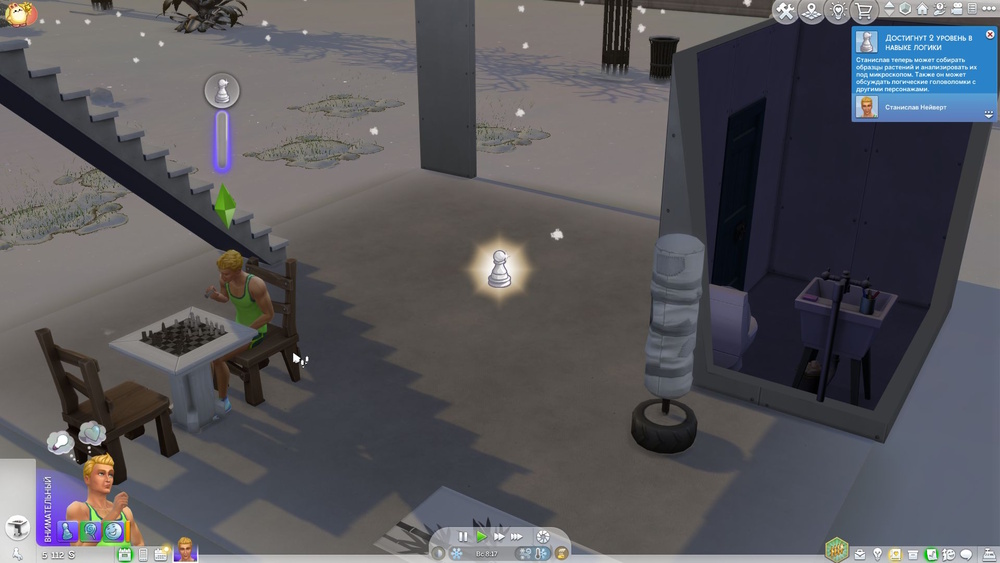1000x563 pixels.
Task: Open the world map travel button
Action: [x=812, y=11]
